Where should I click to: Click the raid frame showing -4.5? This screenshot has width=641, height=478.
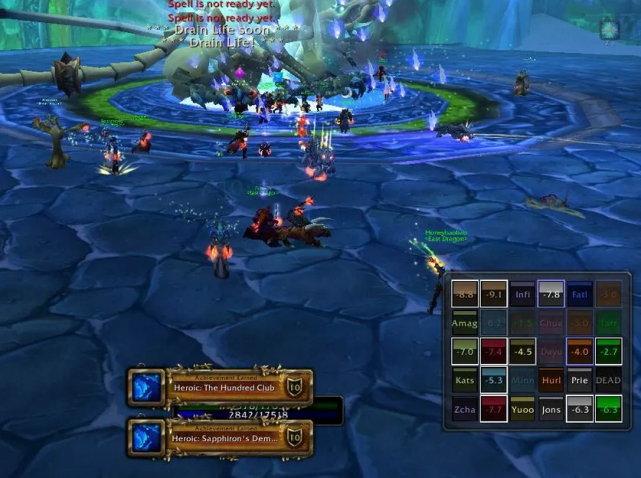coord(522,352)
